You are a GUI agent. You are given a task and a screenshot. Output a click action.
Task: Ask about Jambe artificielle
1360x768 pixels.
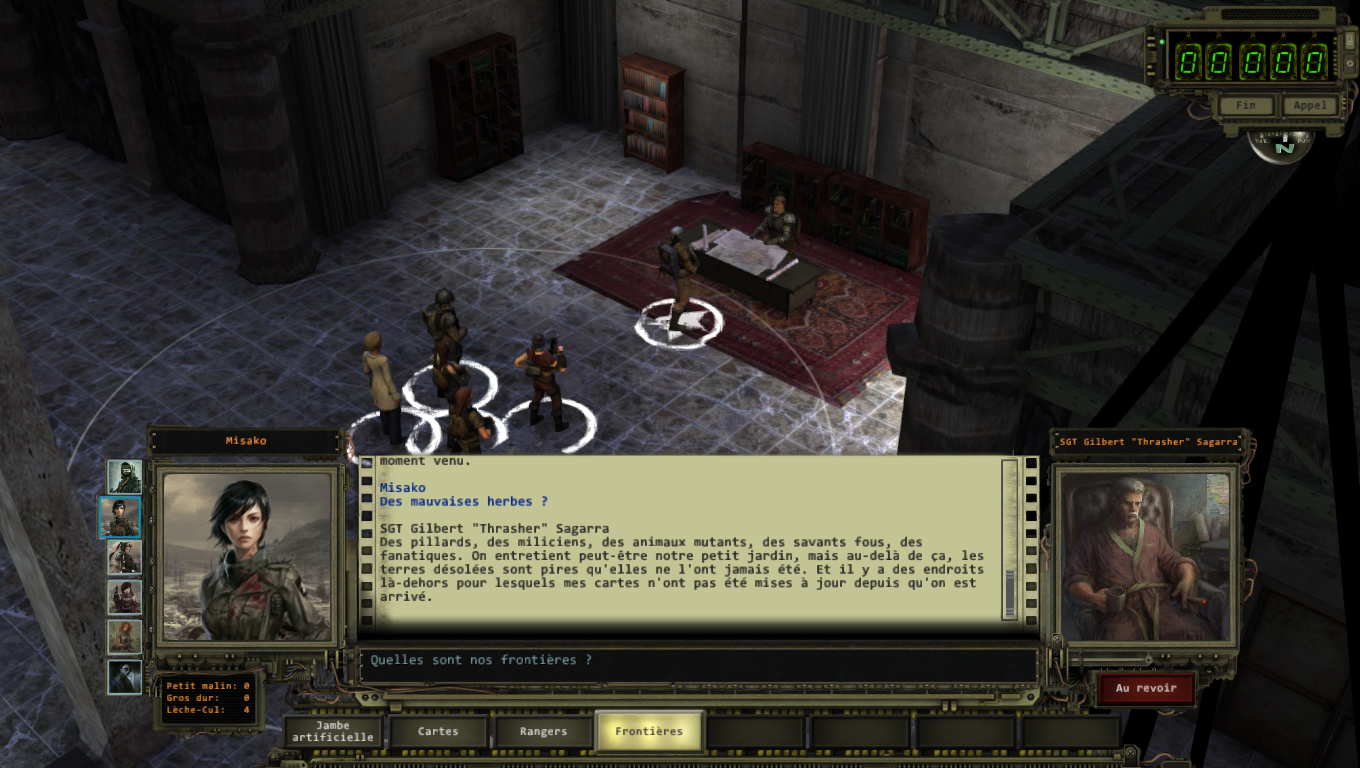[333, 731]
